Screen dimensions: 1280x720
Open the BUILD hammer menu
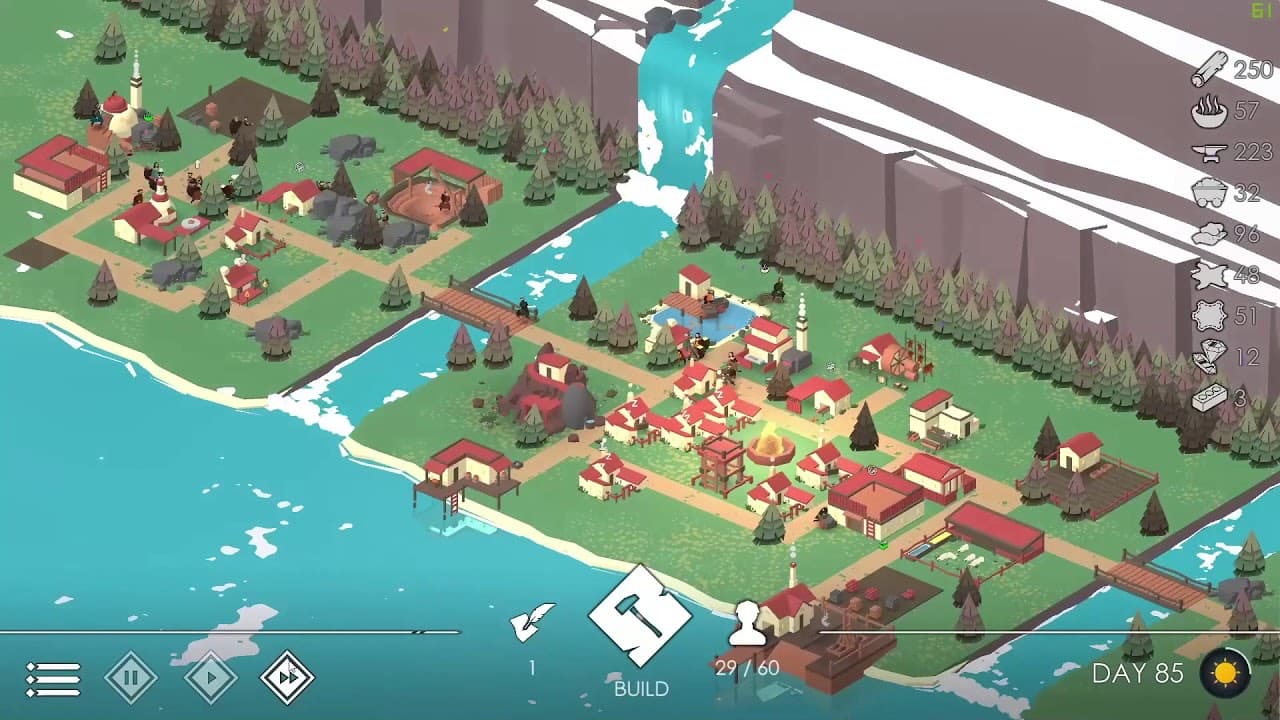640,617
